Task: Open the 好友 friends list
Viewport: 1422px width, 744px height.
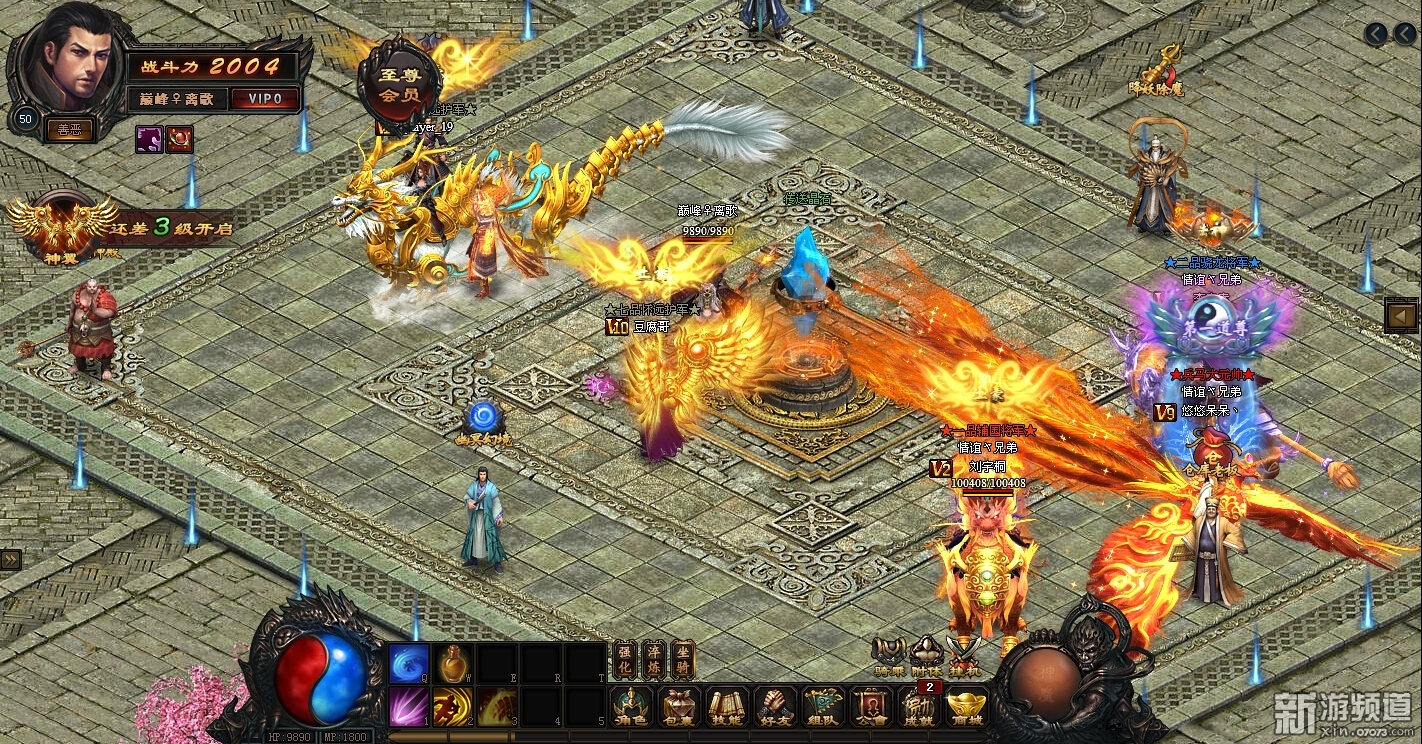Action: 775,705
